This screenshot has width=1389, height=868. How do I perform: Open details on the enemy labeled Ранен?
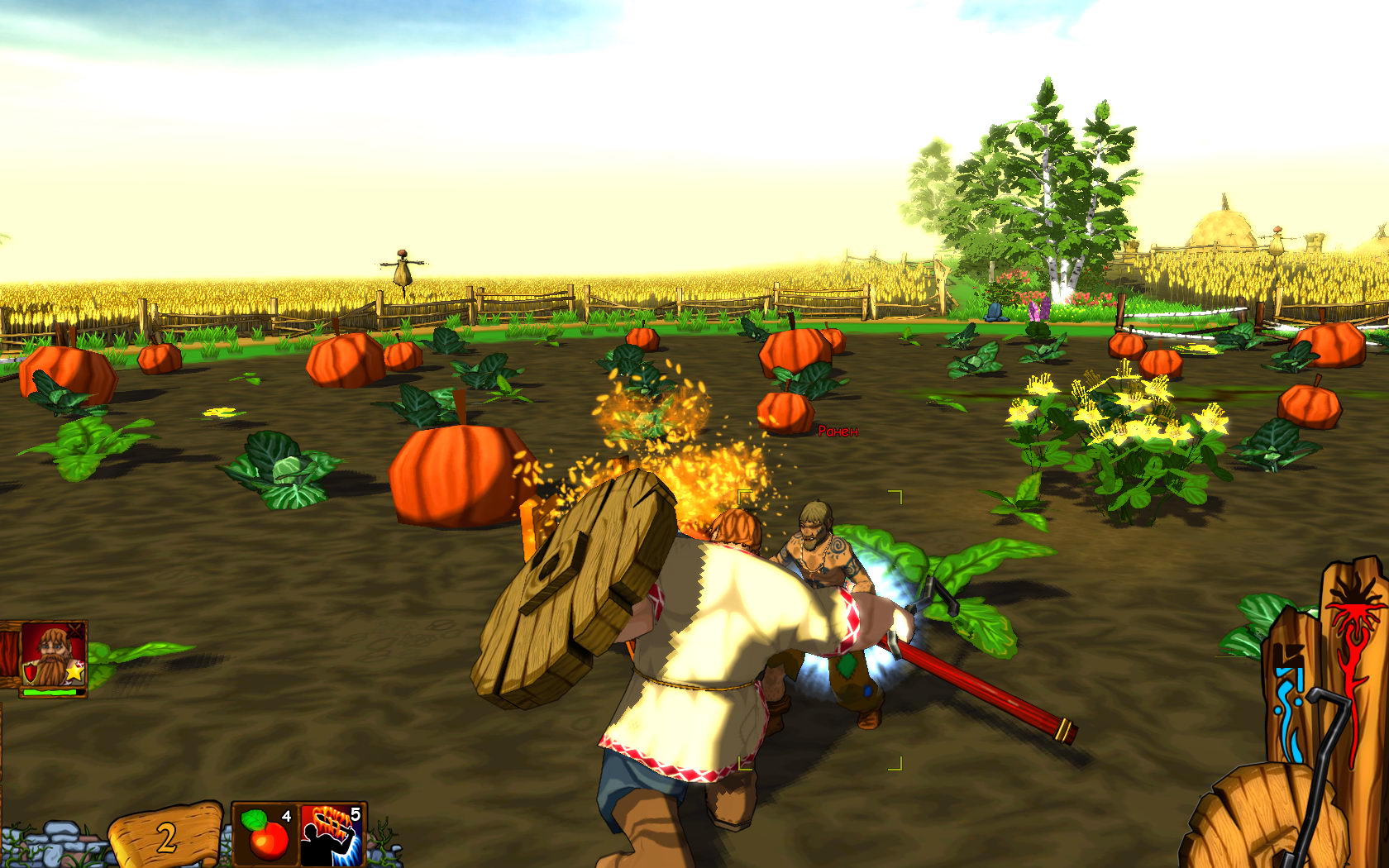point(838,432)
